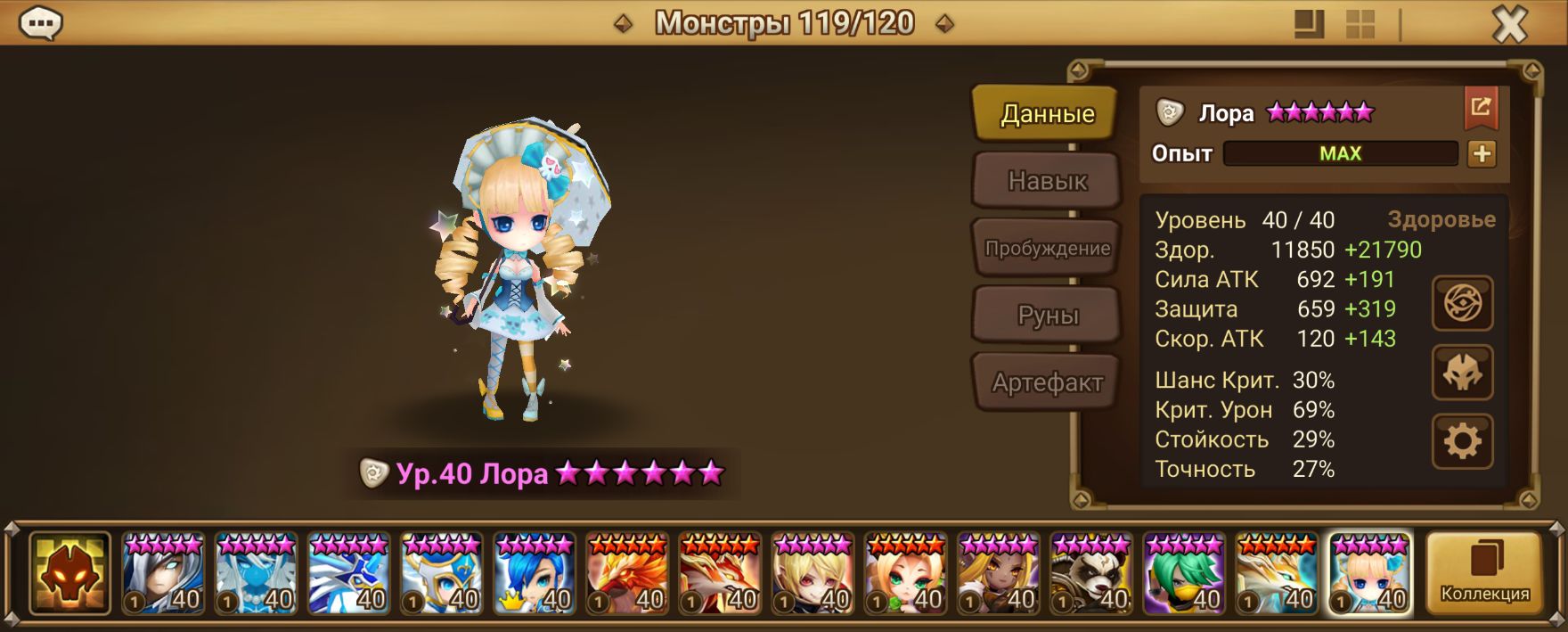The width and height of the screenshot is (1568, 632).
Task: Click the glowing mask filter icon in monster bar
Action: point(69,573)
